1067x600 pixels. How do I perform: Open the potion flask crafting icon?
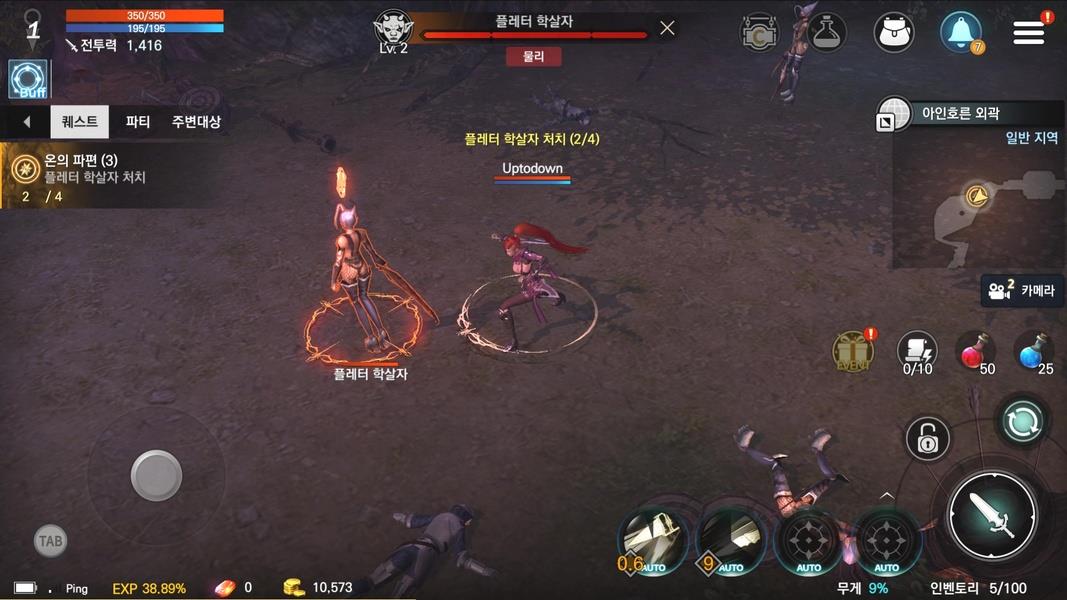point(827,32)
